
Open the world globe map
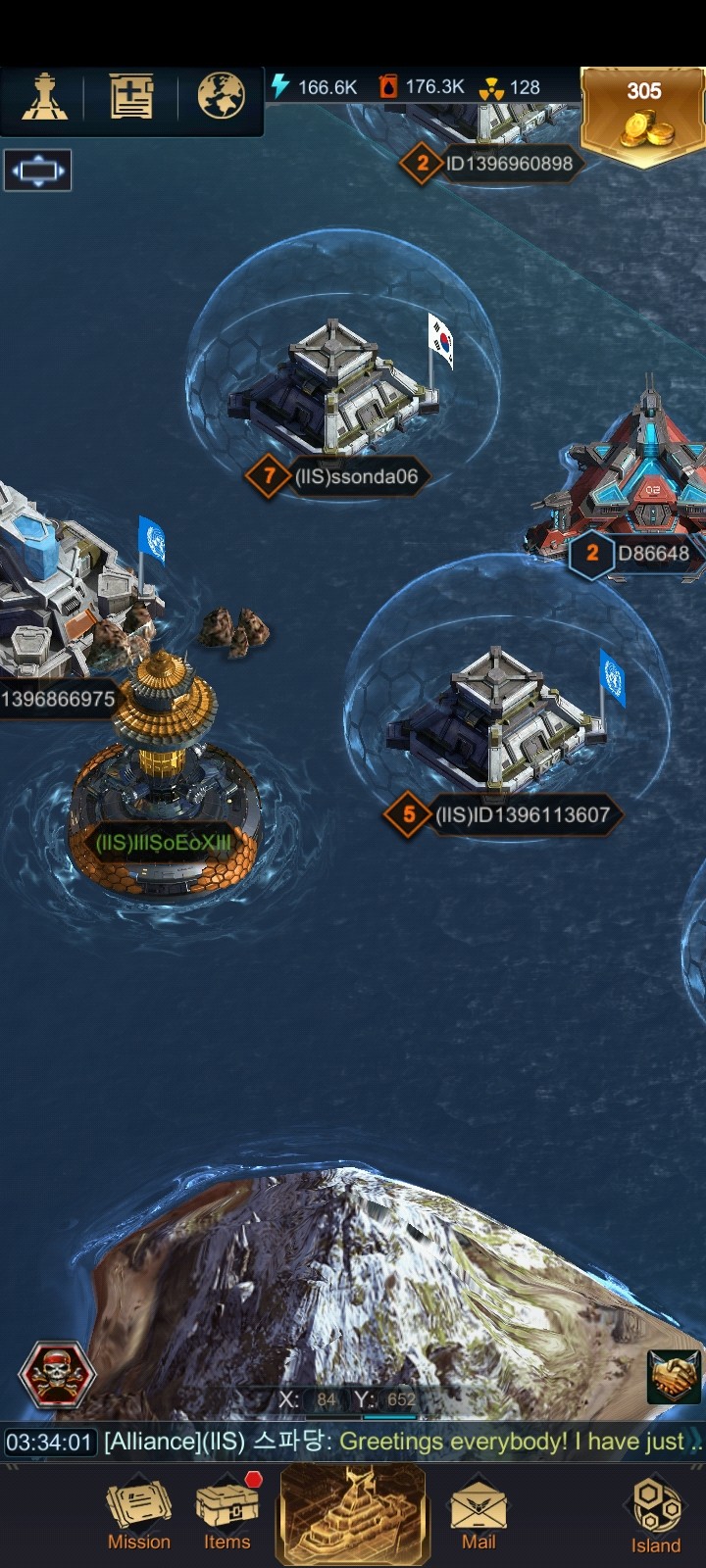[221, 97]
